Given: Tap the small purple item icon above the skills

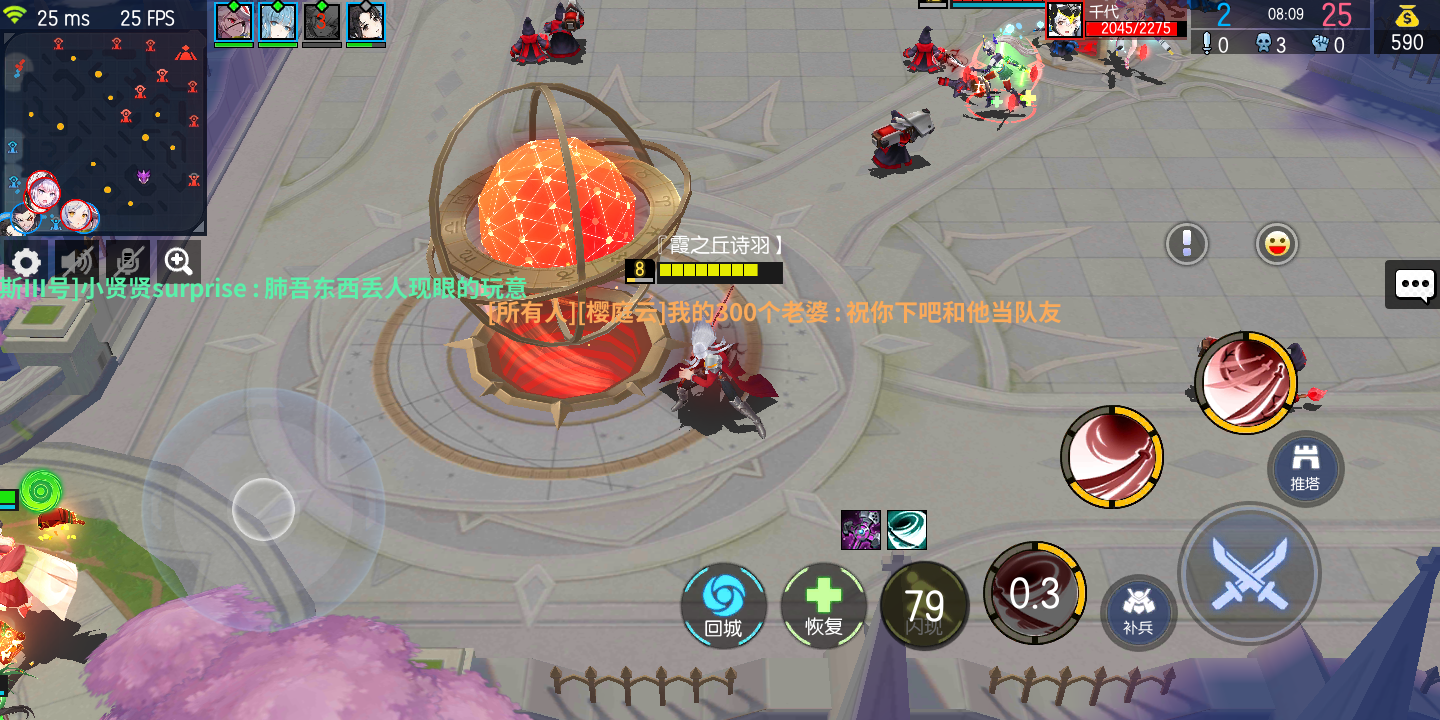Looking at the screenshot, I should point(860,529).
